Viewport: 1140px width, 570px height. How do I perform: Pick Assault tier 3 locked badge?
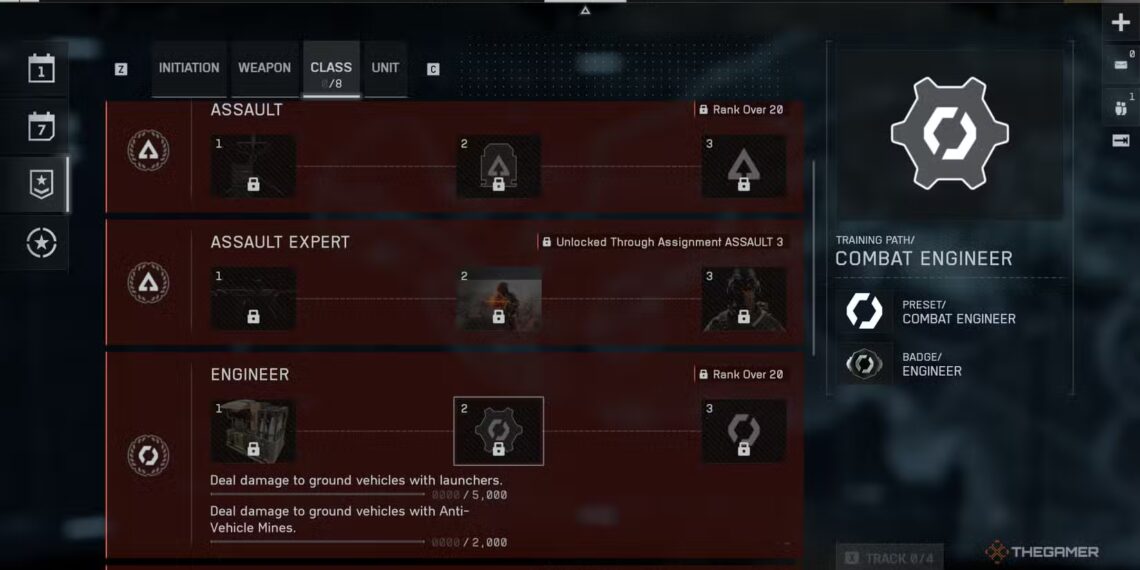click(743, 166)
